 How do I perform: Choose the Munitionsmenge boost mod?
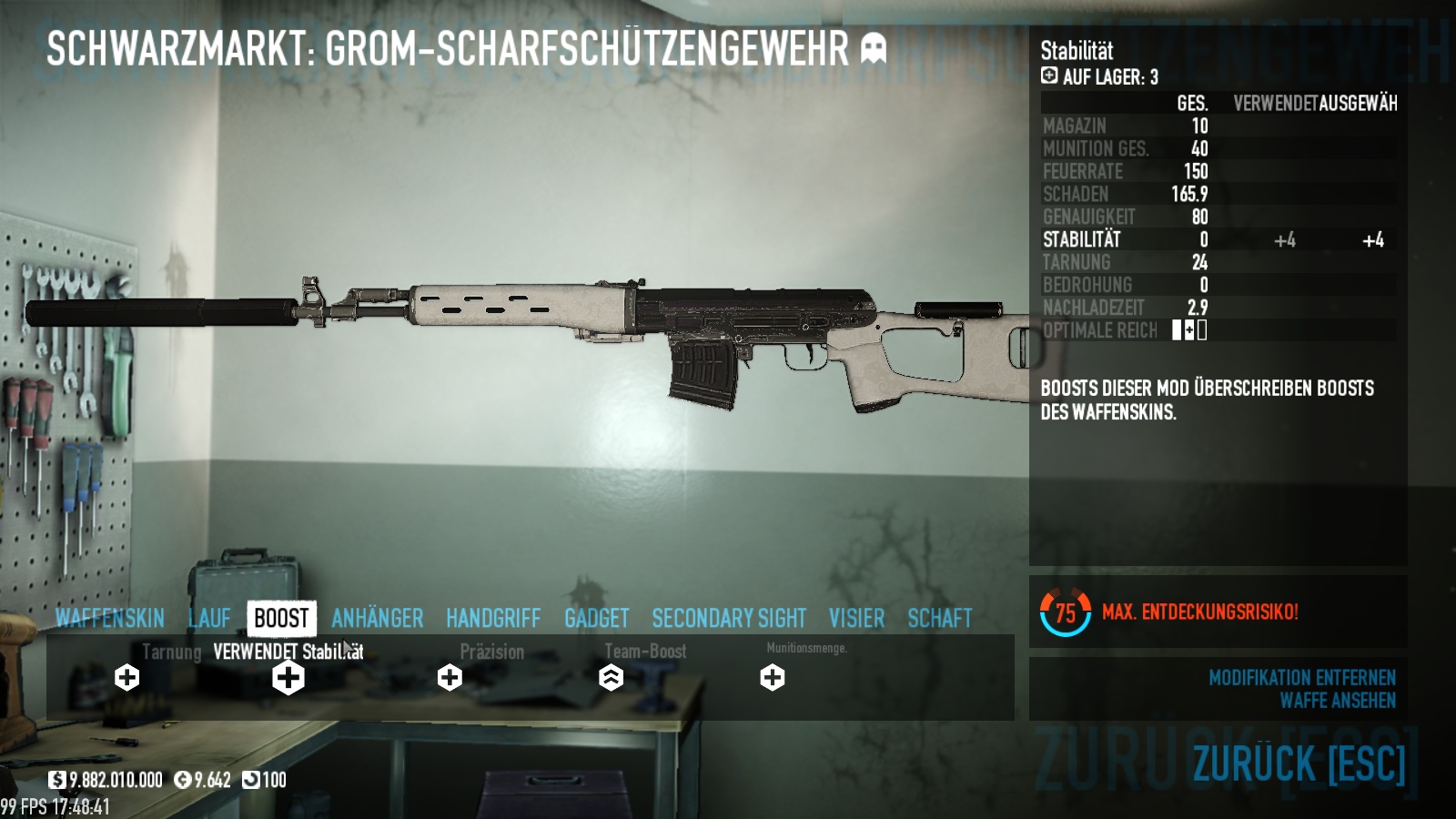coord(773,677)
